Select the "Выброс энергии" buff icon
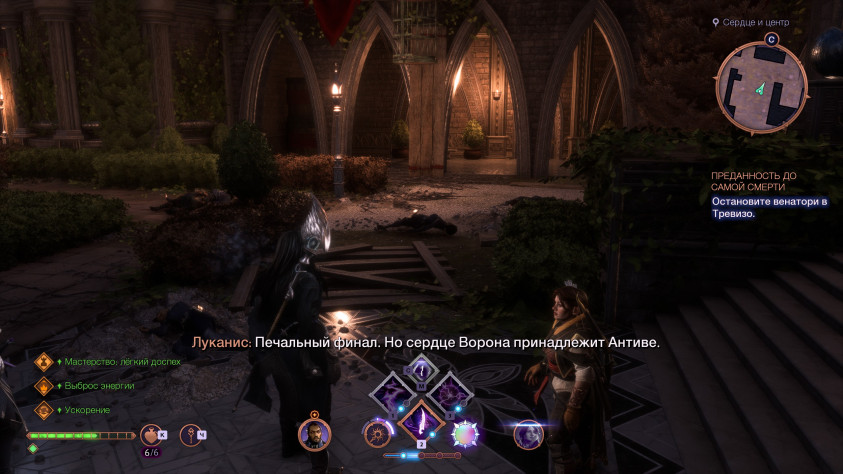The image size is (843, 474). [x=44, y=386]
